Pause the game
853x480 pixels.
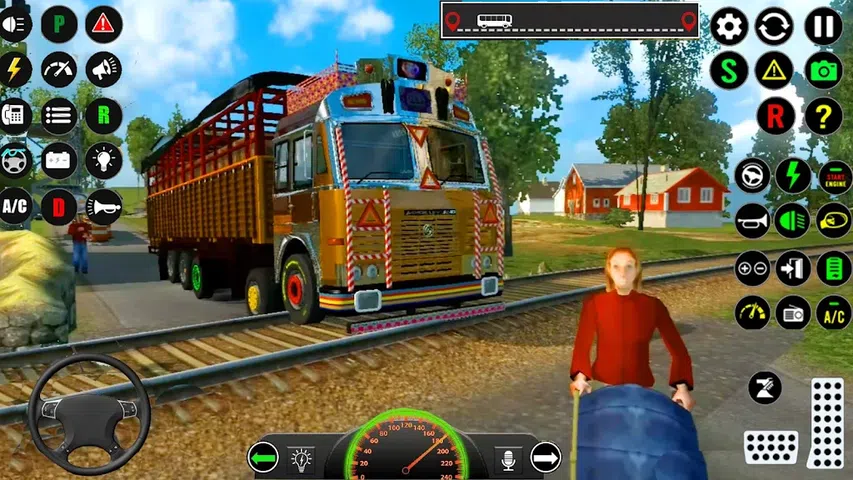click(x=823, y=26)
